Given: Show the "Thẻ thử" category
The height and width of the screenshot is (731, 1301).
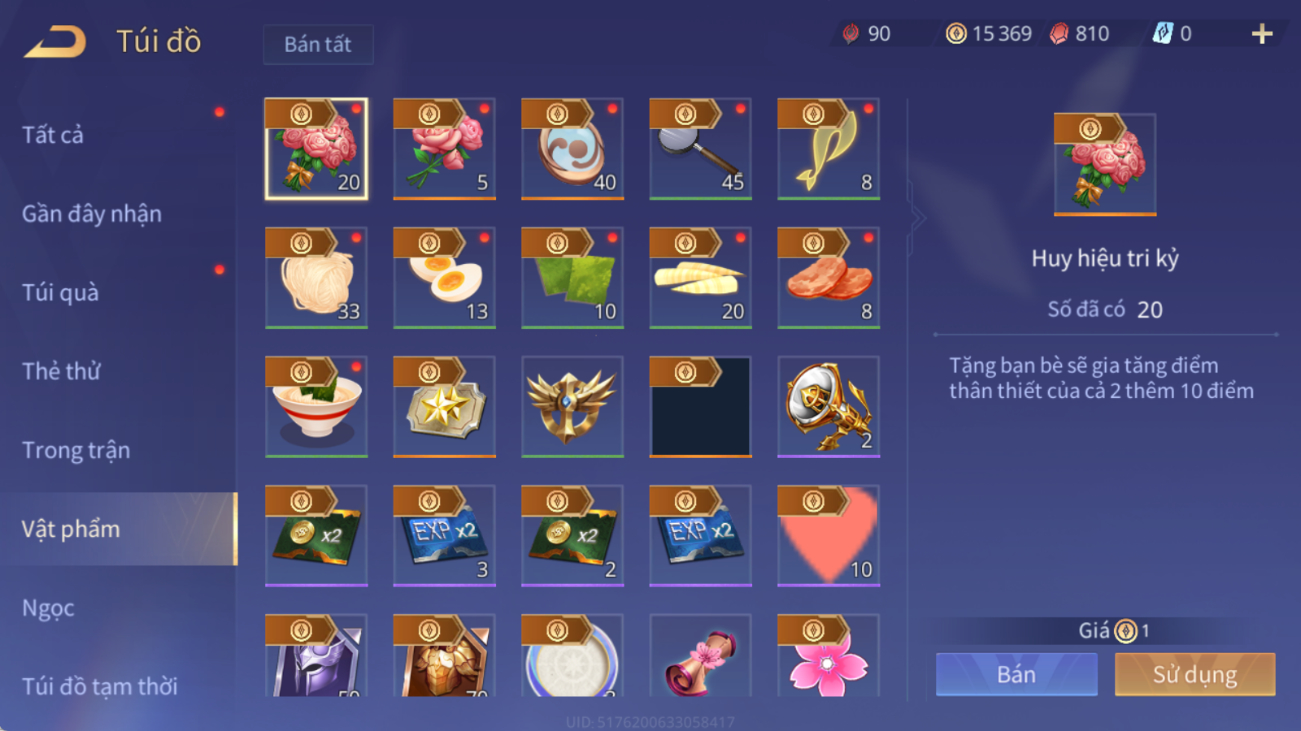Looking at the screenshot, I should point(61,372).
